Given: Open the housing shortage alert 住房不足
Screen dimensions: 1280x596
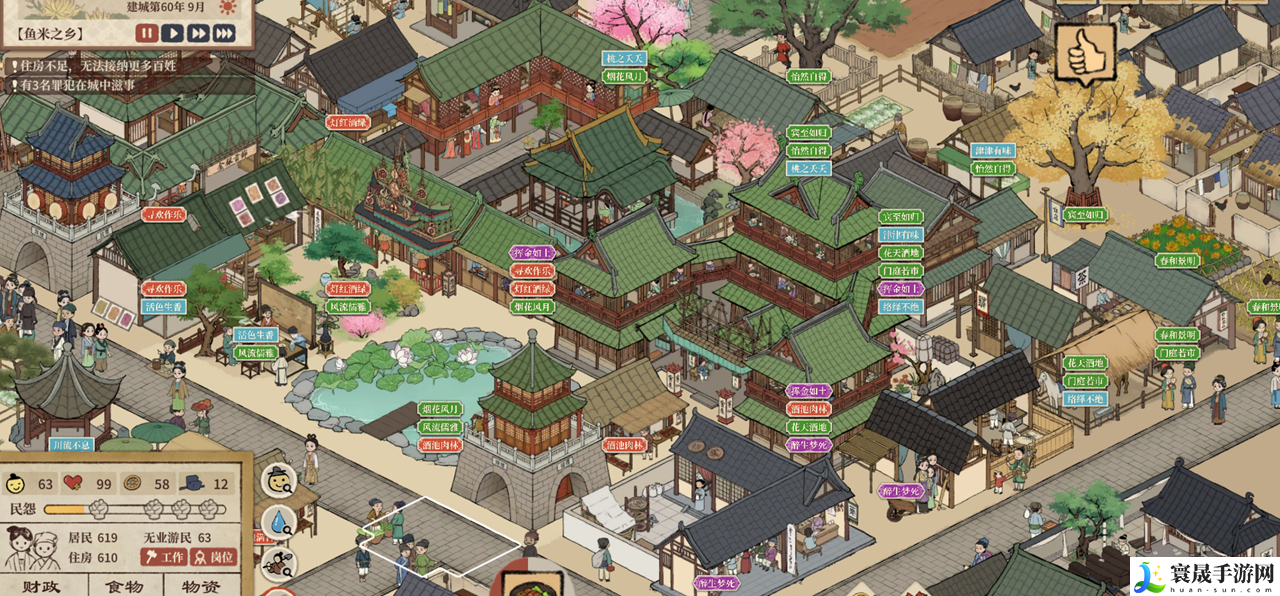Looking at the screenshot, I should coord(100,66).
